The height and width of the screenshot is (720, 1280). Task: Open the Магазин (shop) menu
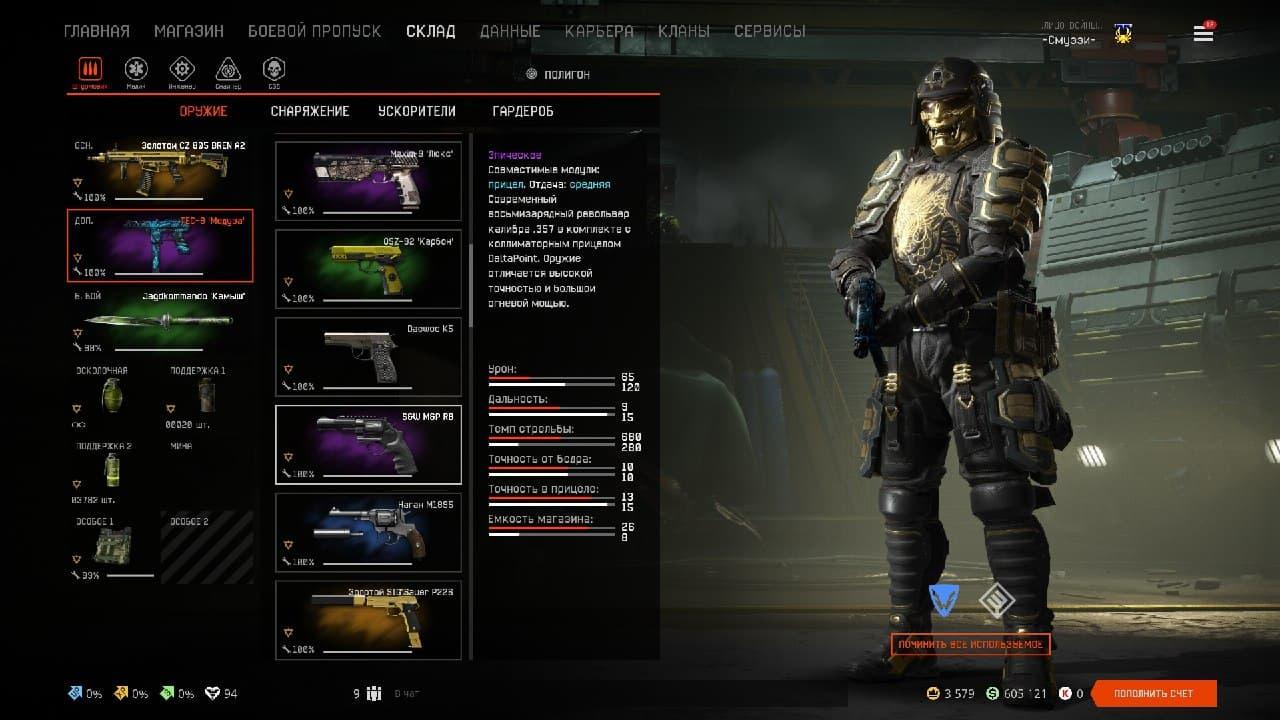point(188,31)
